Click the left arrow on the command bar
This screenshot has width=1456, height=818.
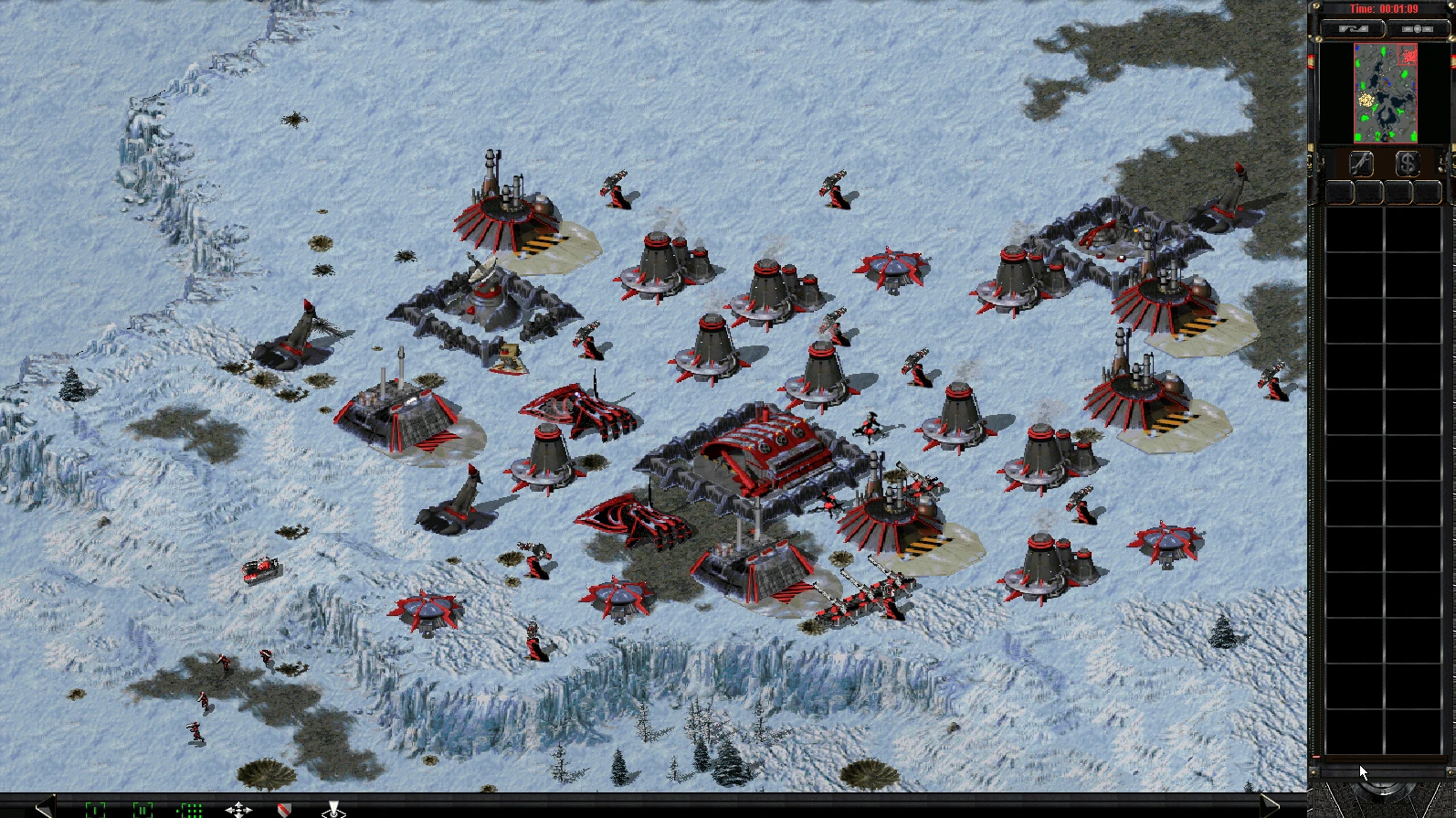pos(44,806)
